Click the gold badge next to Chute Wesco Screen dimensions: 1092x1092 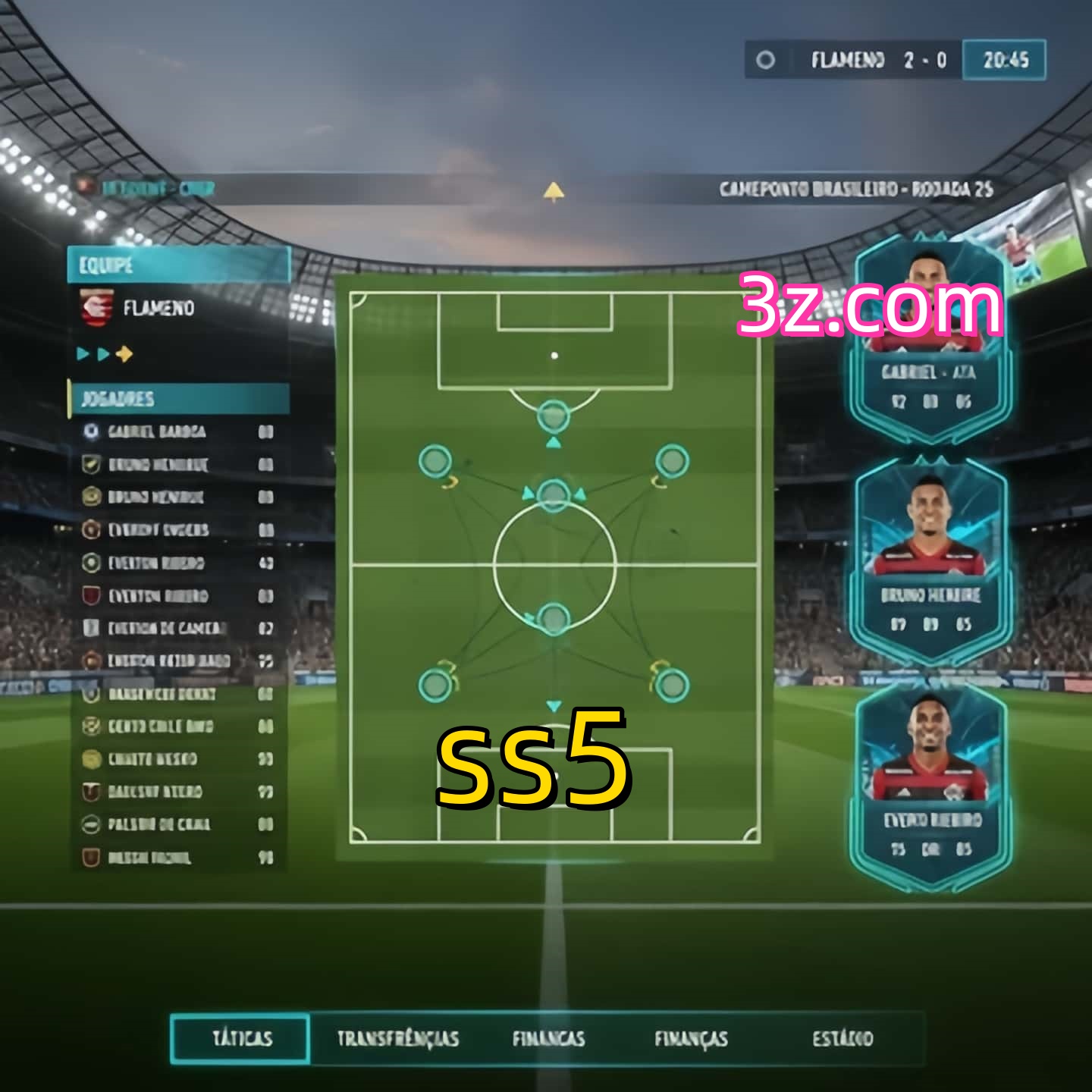(x=91, y=758)
